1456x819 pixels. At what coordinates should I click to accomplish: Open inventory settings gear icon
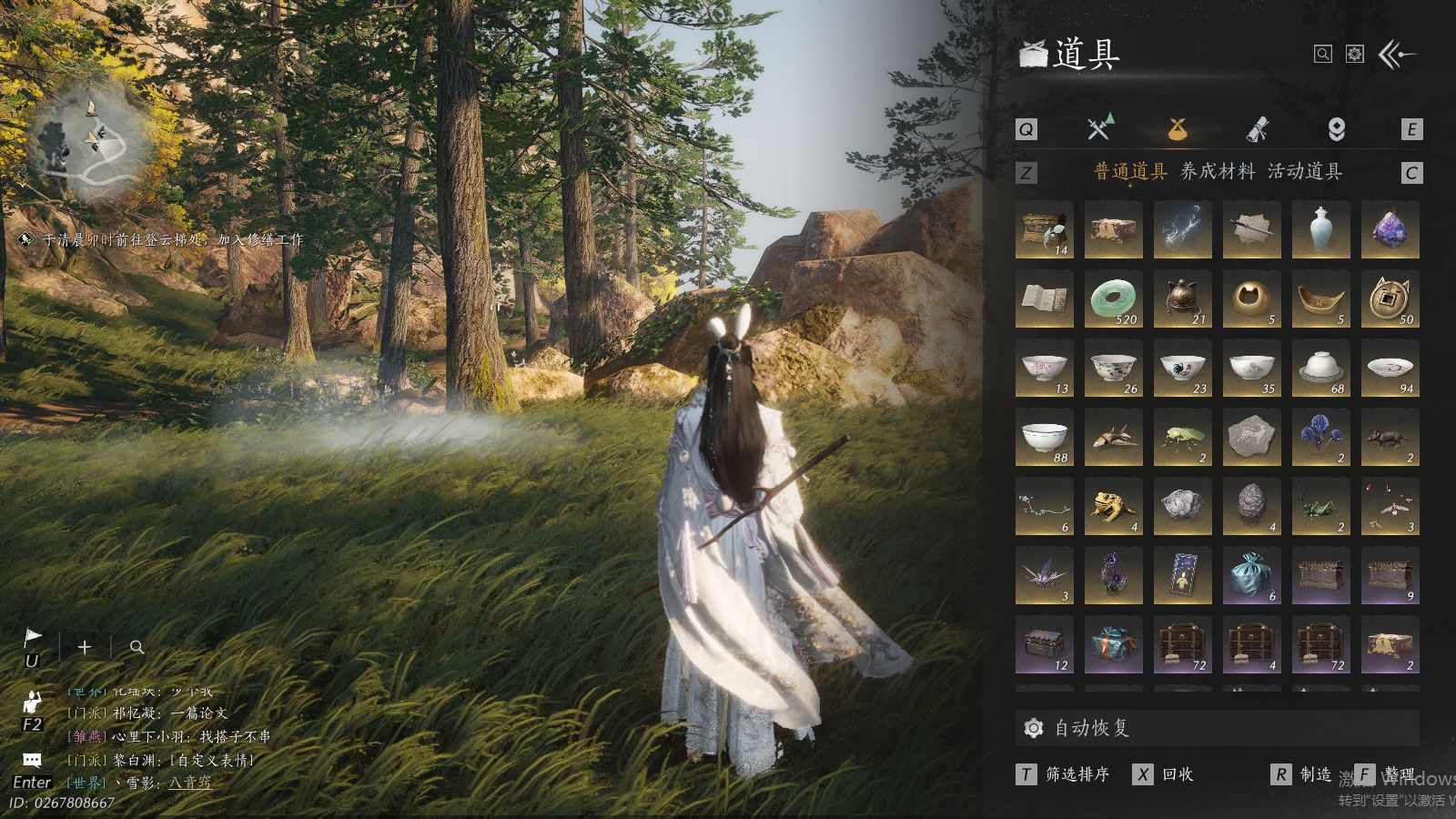tap(1355, 55)
